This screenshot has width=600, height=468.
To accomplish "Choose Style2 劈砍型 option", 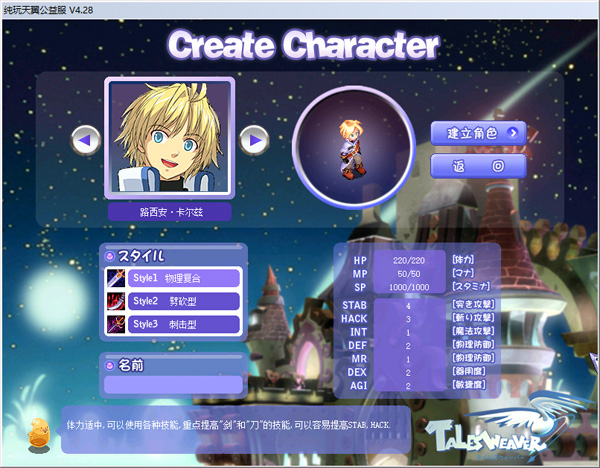I will (x=174, y=301).
